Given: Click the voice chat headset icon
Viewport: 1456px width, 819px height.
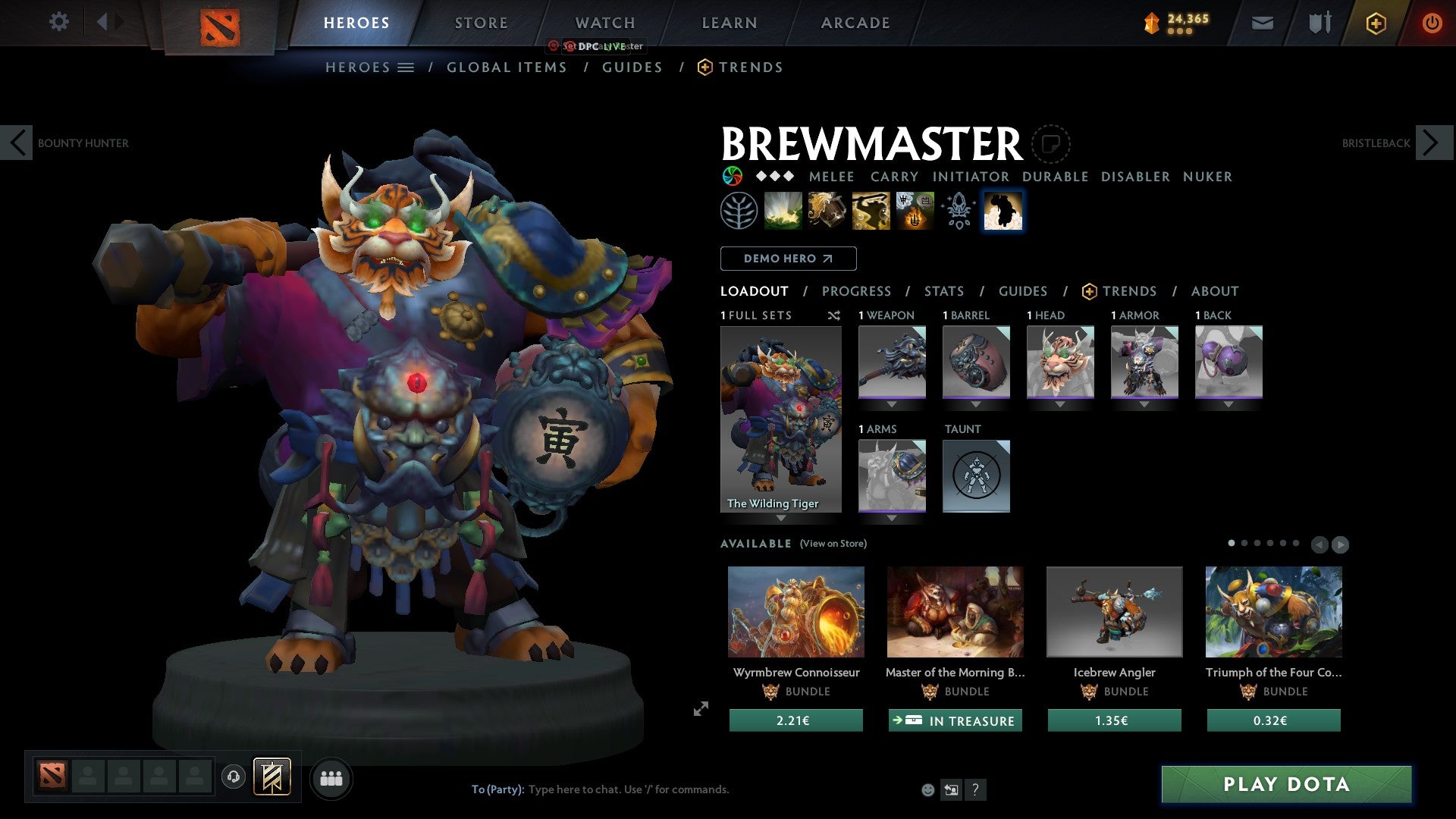Looking at the screenshot, I should (234, 777).
